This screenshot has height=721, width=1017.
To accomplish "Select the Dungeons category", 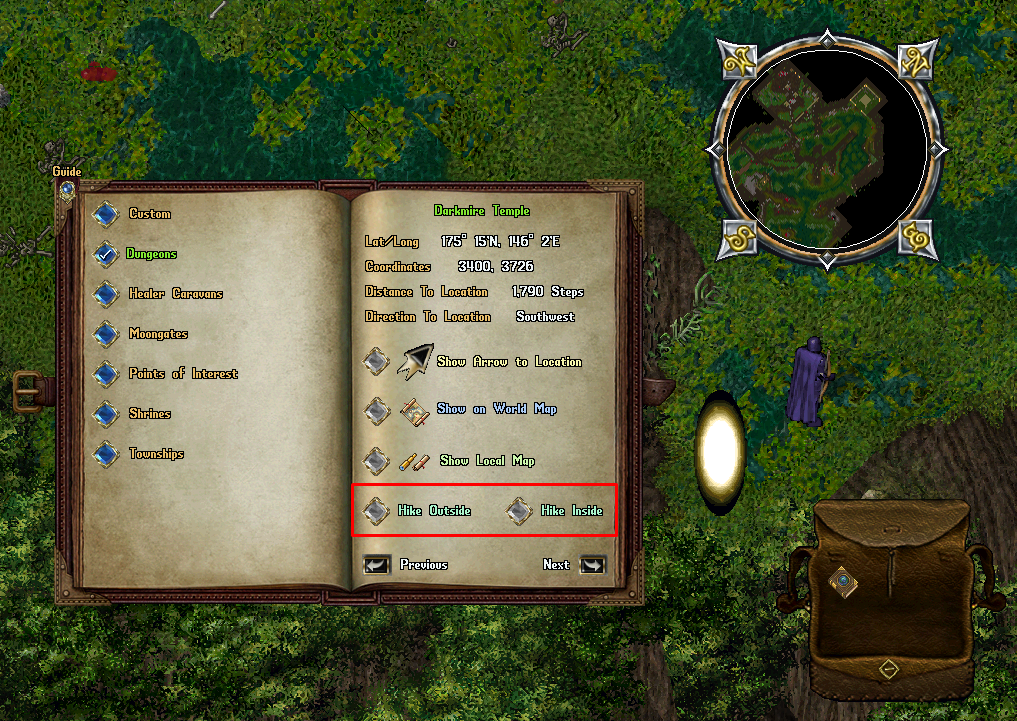I will (x=106, y=254).
